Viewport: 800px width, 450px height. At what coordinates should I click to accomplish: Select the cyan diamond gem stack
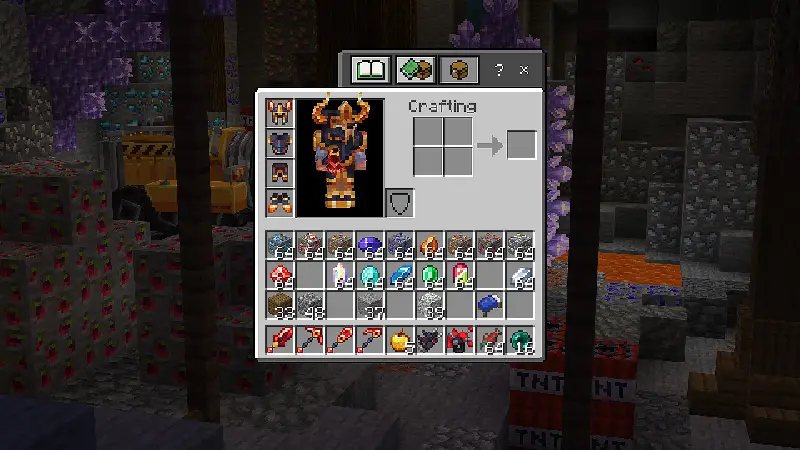(x=371, y=274)
